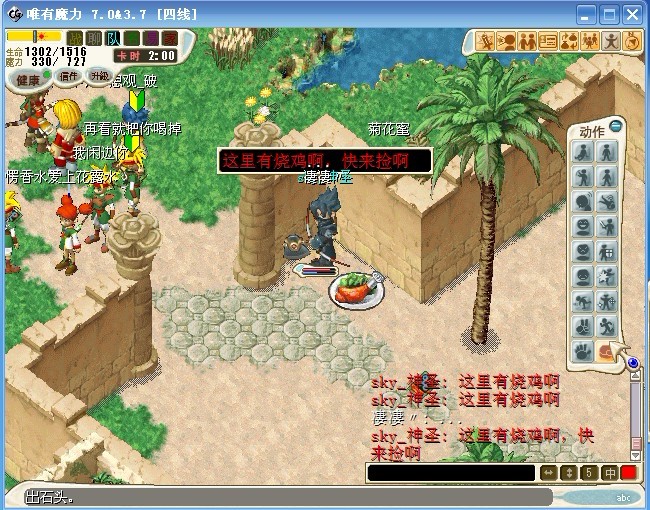Toggle the 队 team option
Image resolution: width=650 pixels, height=510 pixels.
point(113,38)
